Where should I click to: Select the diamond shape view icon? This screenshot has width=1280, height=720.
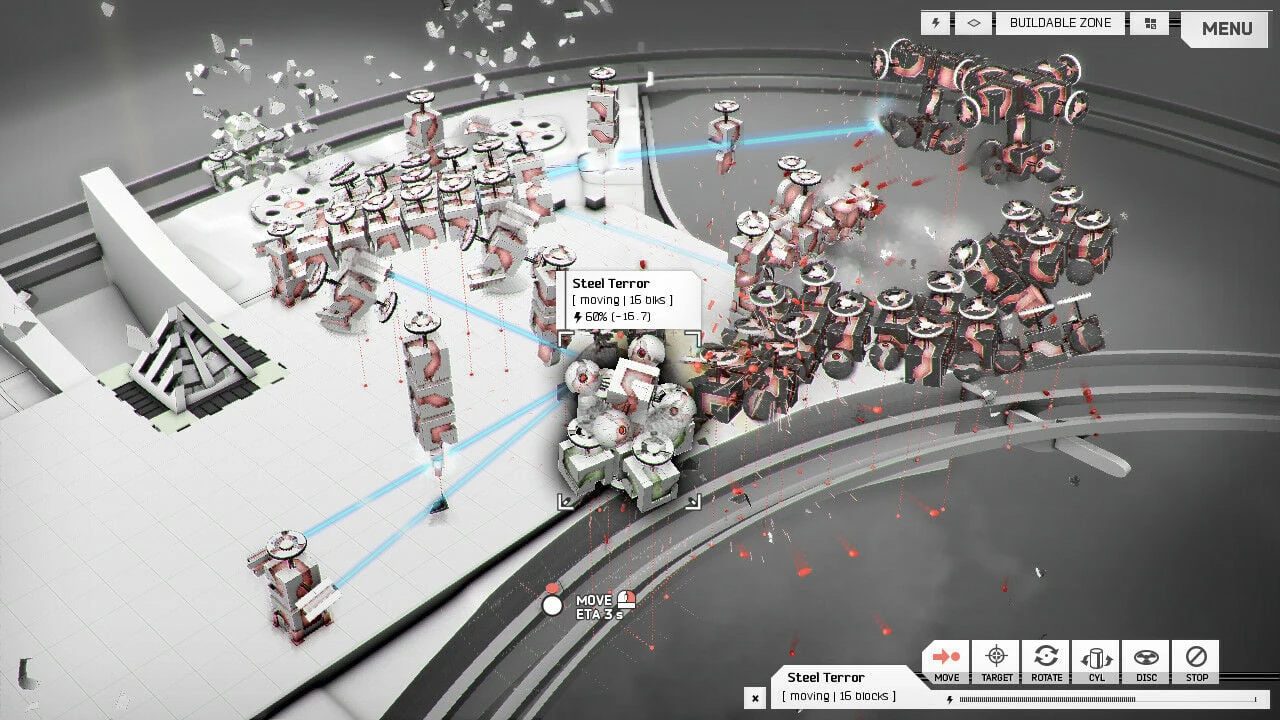[973, 23]
